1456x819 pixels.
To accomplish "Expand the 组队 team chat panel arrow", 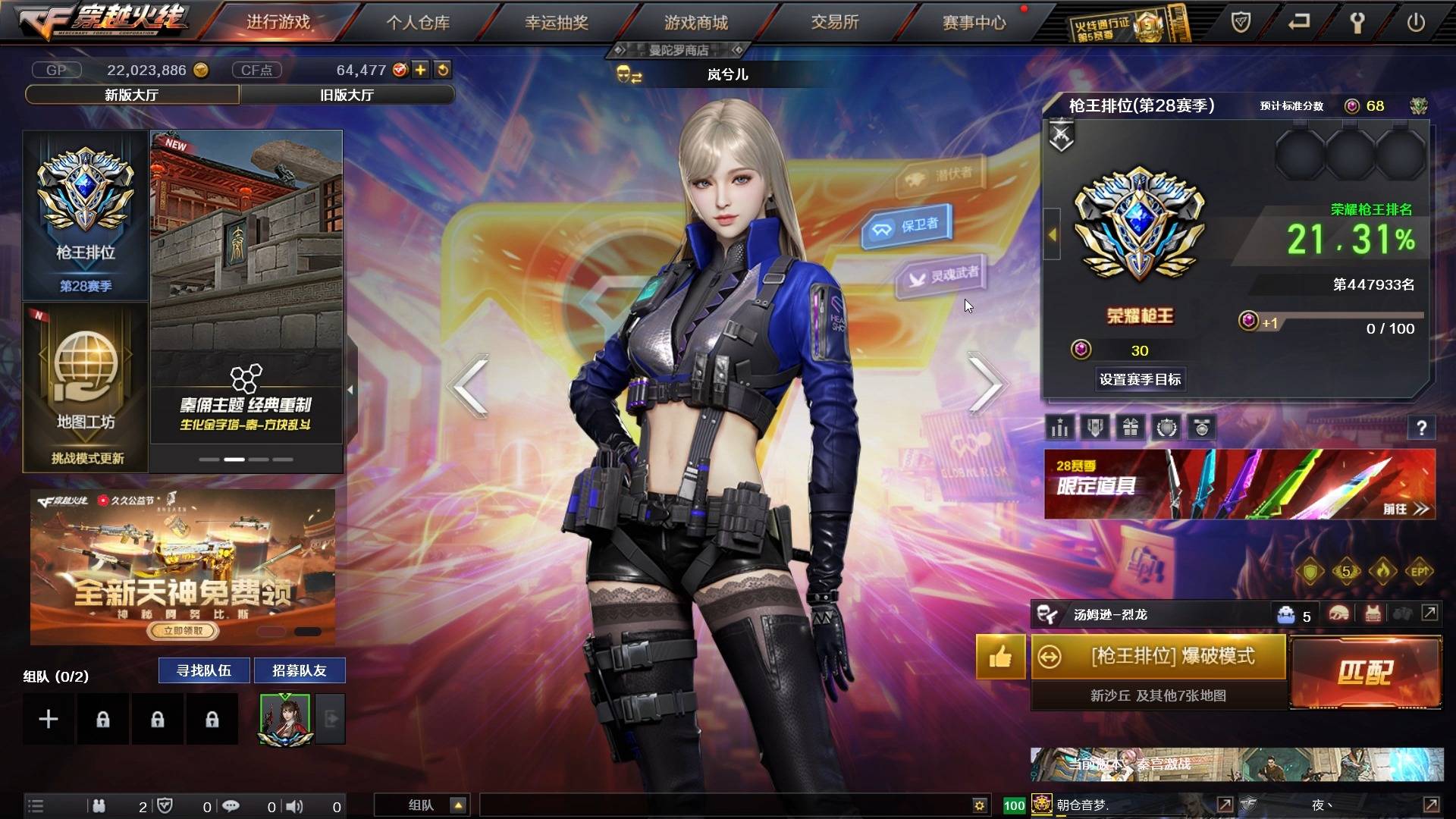I will pyautogui.click(x=457, y=805).
